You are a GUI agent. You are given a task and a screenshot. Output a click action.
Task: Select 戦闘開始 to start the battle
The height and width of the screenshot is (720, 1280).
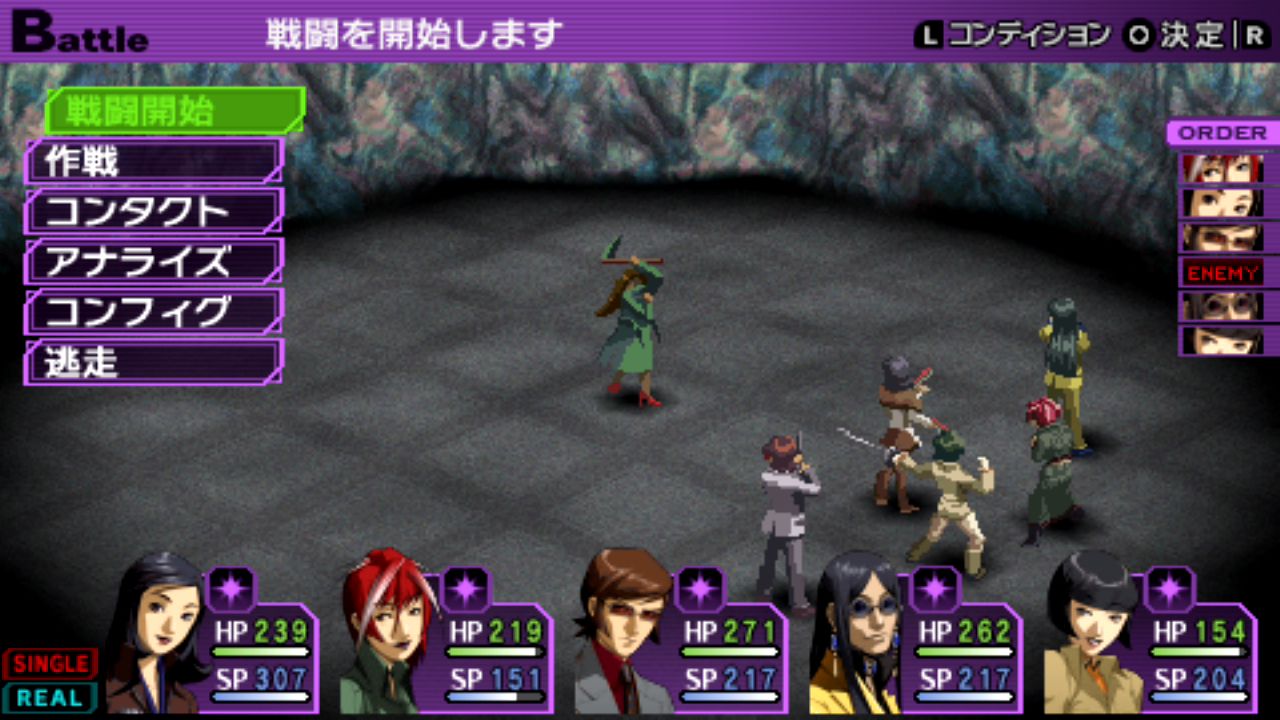tap(172, 111)
